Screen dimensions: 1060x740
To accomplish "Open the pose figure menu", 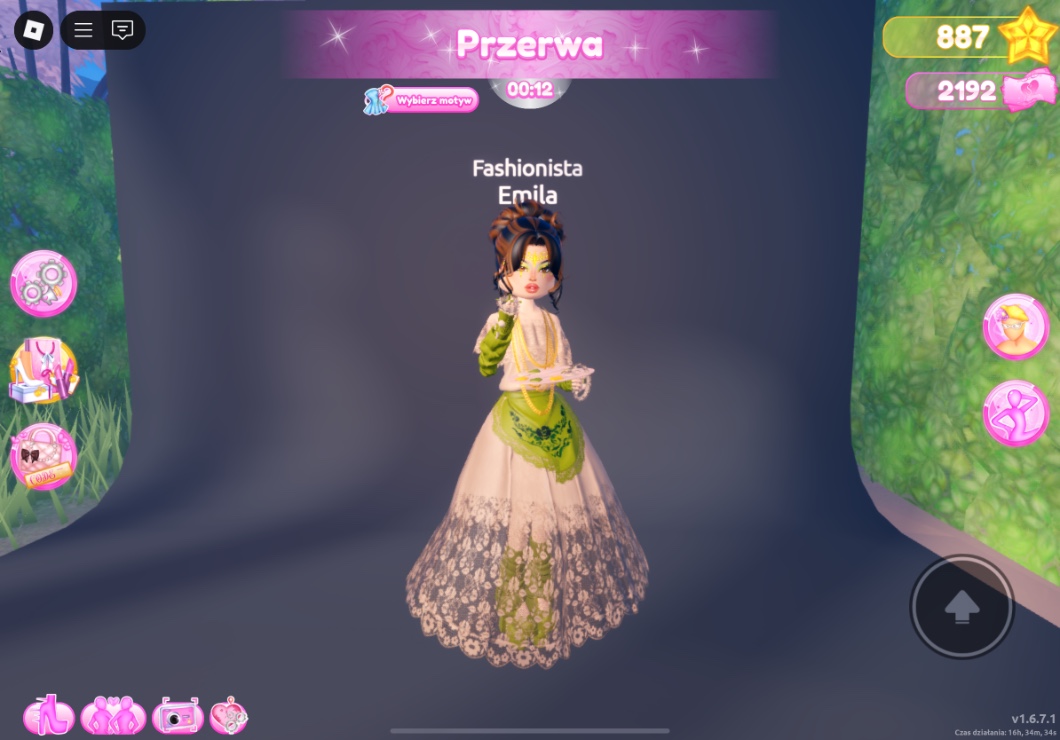I will (1015, 413).
